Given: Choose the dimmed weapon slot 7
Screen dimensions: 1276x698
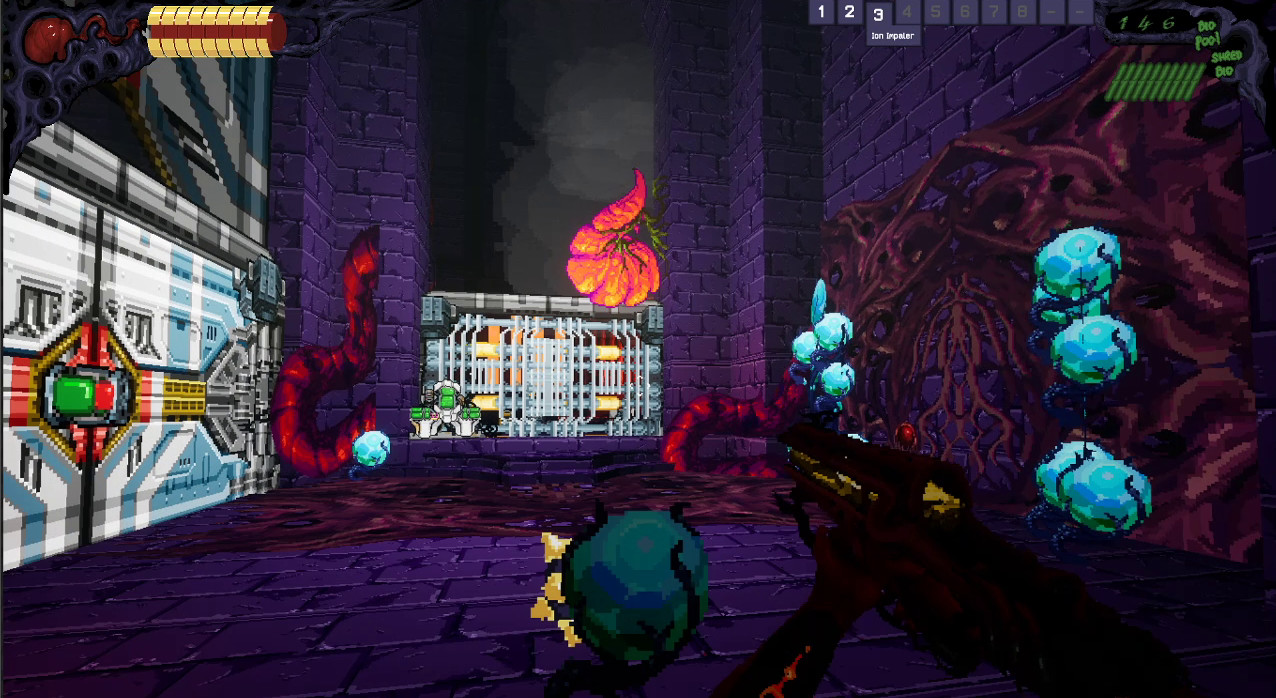Looking at the screenshot, I should [x=993, y=12].
